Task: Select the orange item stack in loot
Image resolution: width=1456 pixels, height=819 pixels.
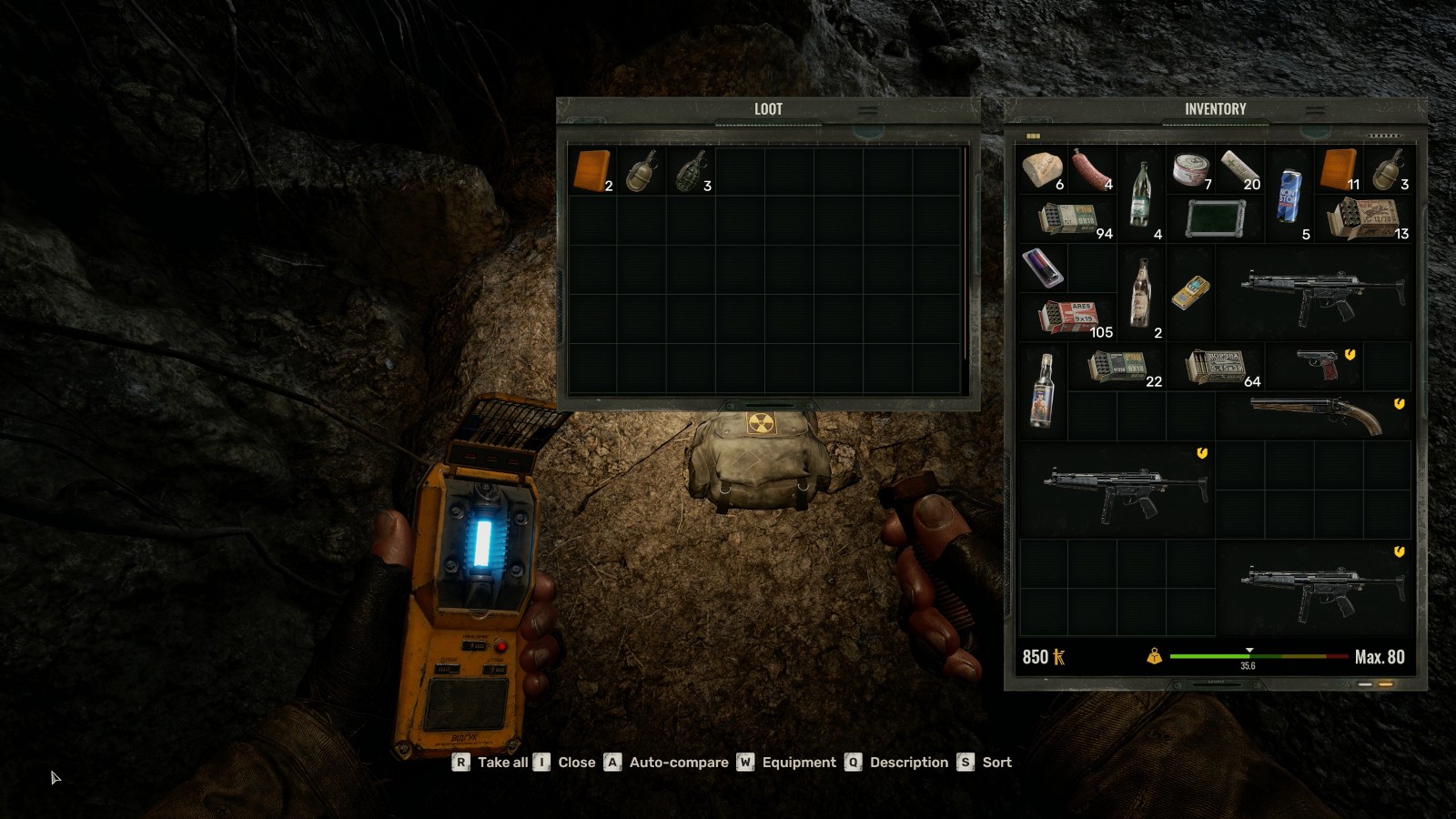Action: click(591, 170)
